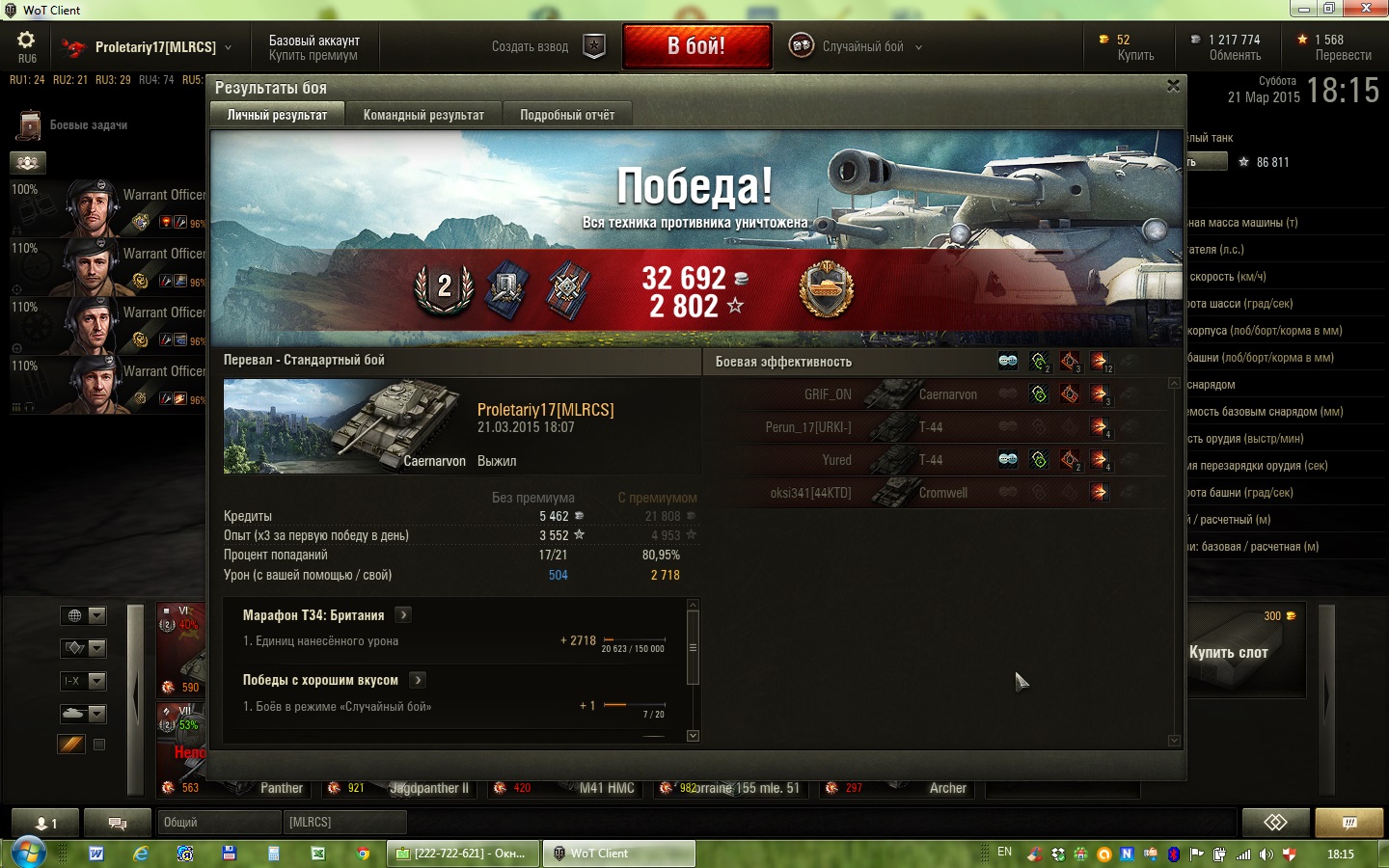Open the Общий chat channel tab

[x=218, y=822]
